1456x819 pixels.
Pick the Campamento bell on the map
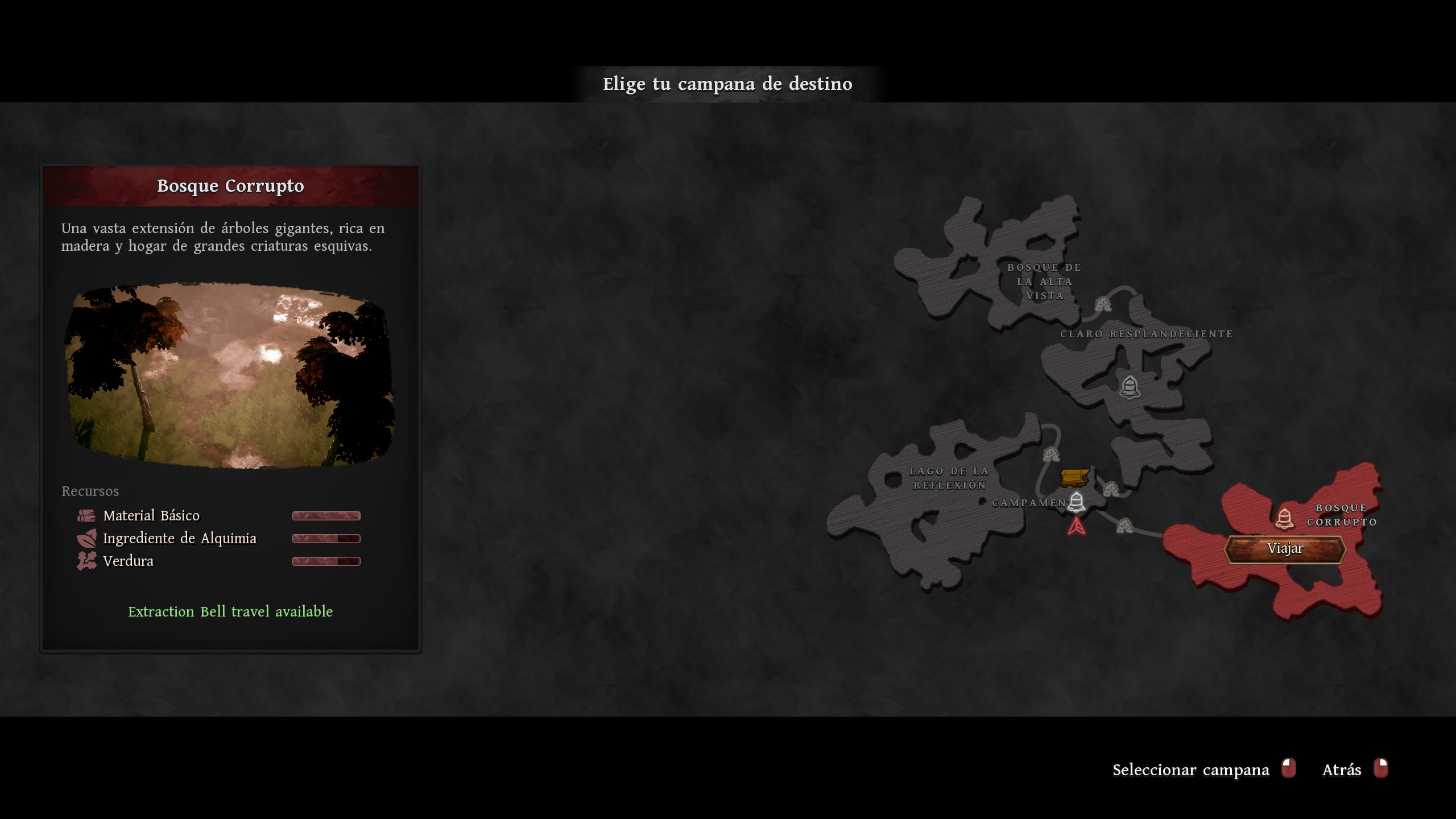[1076, 502]
